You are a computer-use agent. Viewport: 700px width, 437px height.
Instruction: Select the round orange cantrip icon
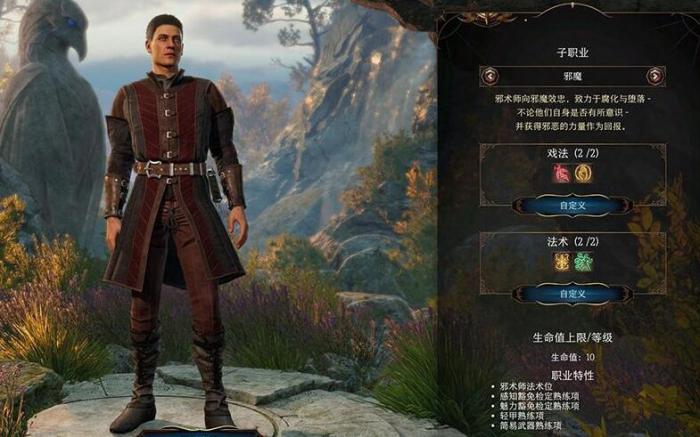tap(581, 173)
